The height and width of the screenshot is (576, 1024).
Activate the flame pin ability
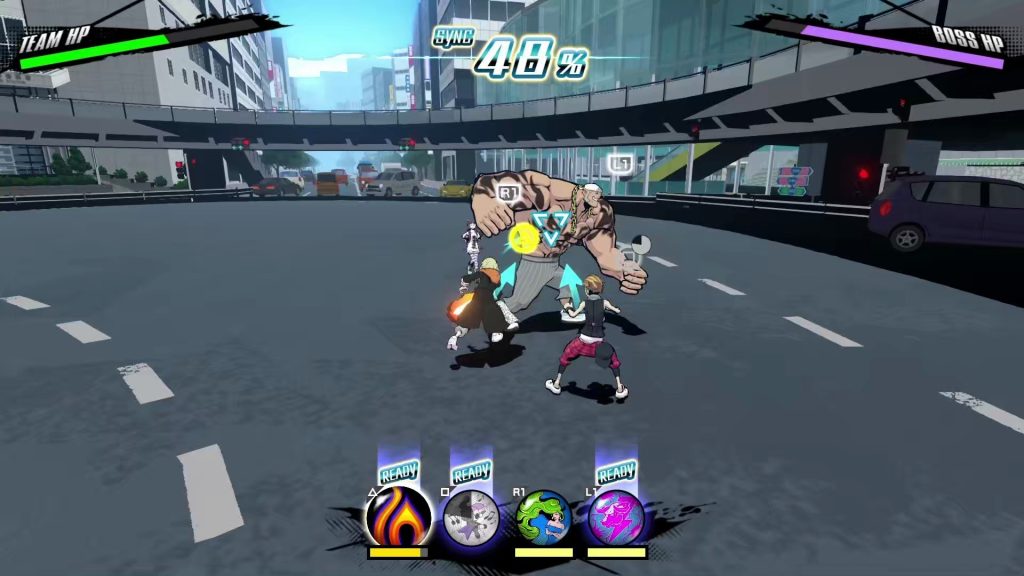click(x=398, y=517)
